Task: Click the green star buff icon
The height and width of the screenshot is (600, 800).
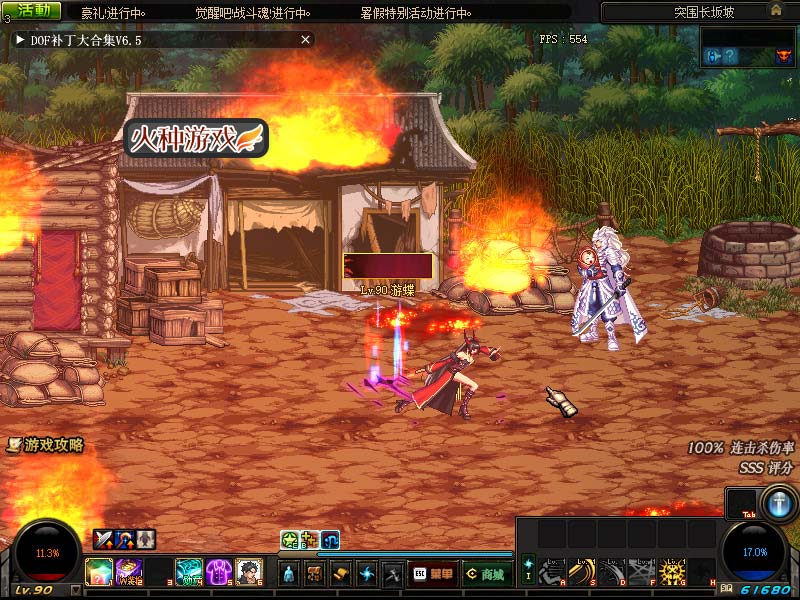Action: pos(289,540)
